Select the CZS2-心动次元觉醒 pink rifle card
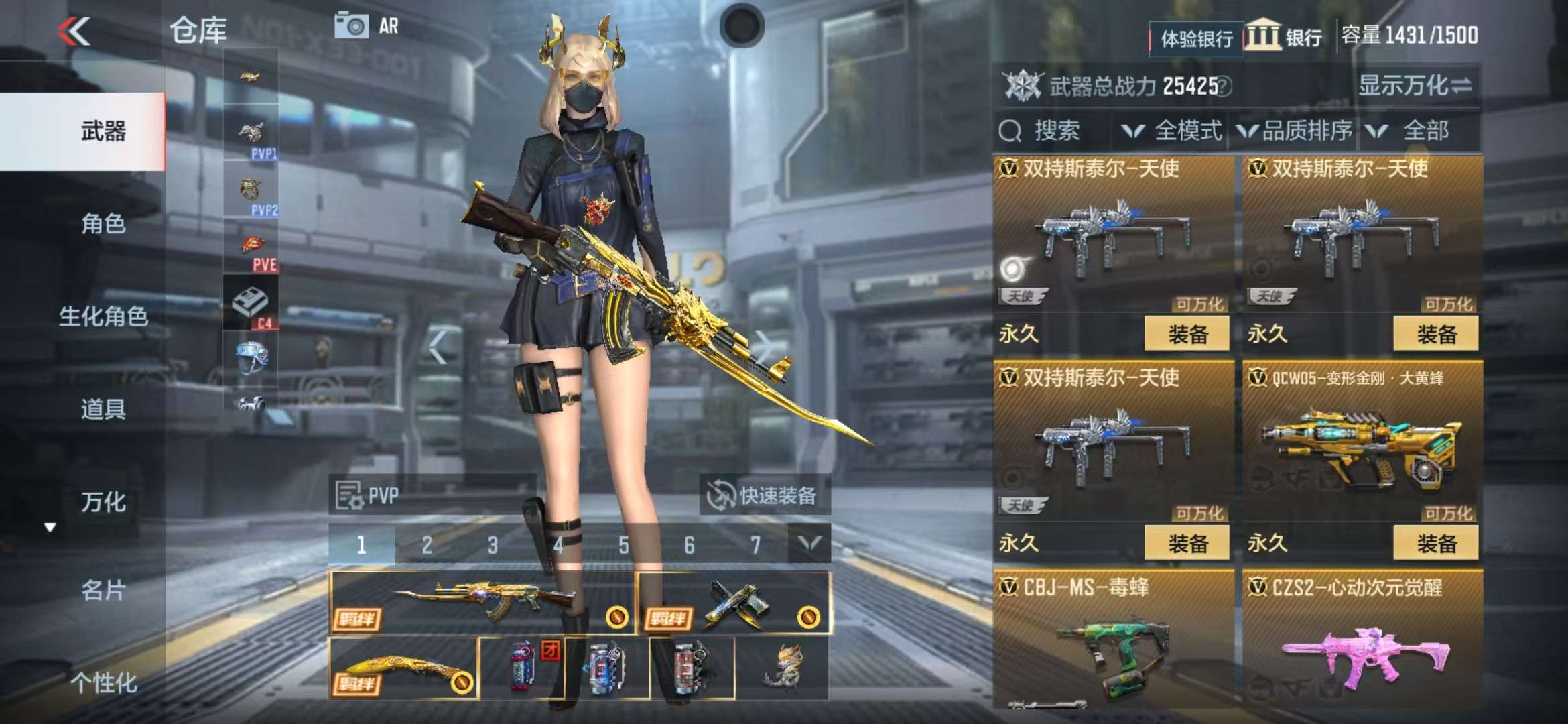The image size is (1568, 724). (x=1362, y=644)
